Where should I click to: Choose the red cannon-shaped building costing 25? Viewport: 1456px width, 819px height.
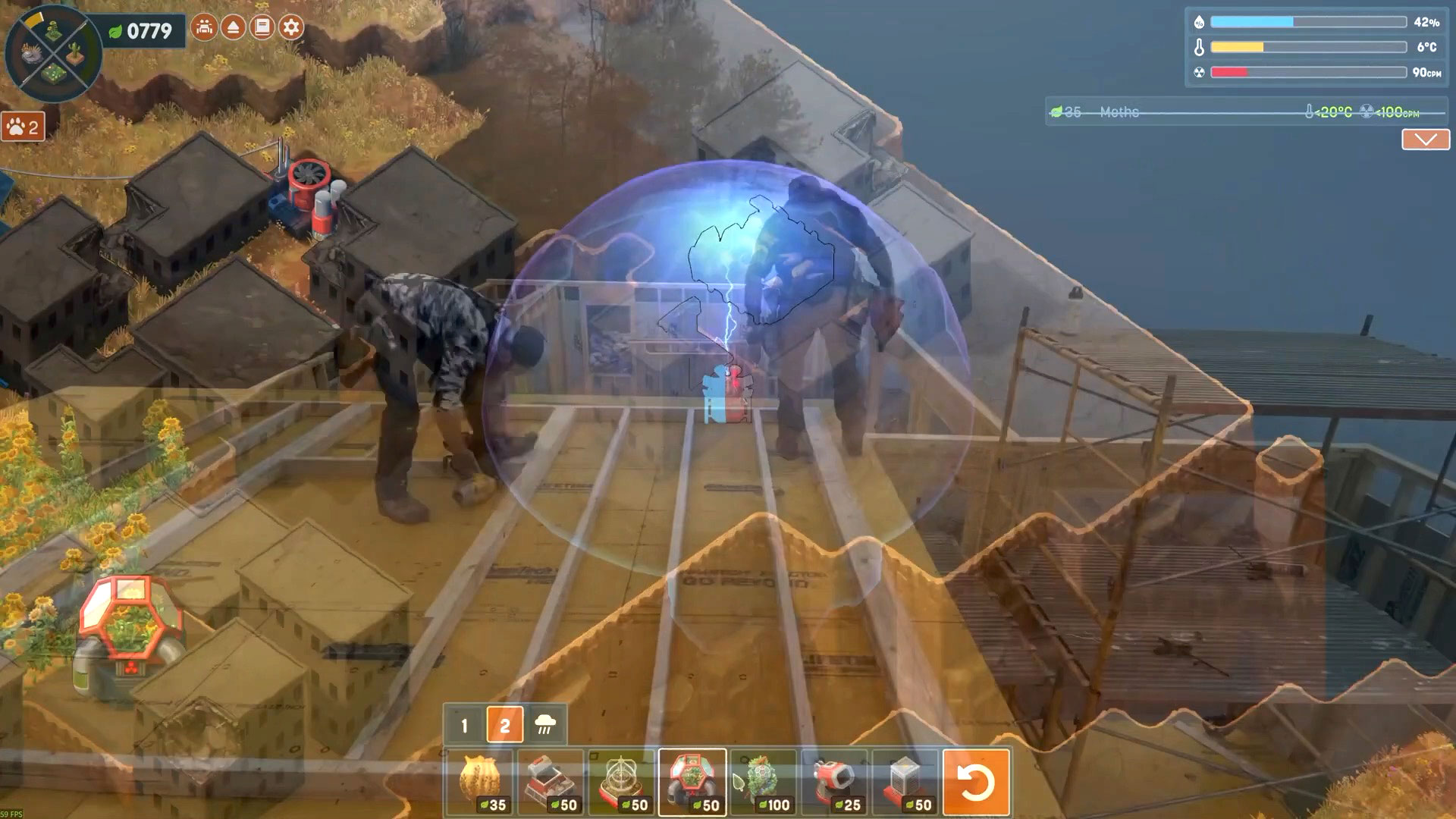834,782
